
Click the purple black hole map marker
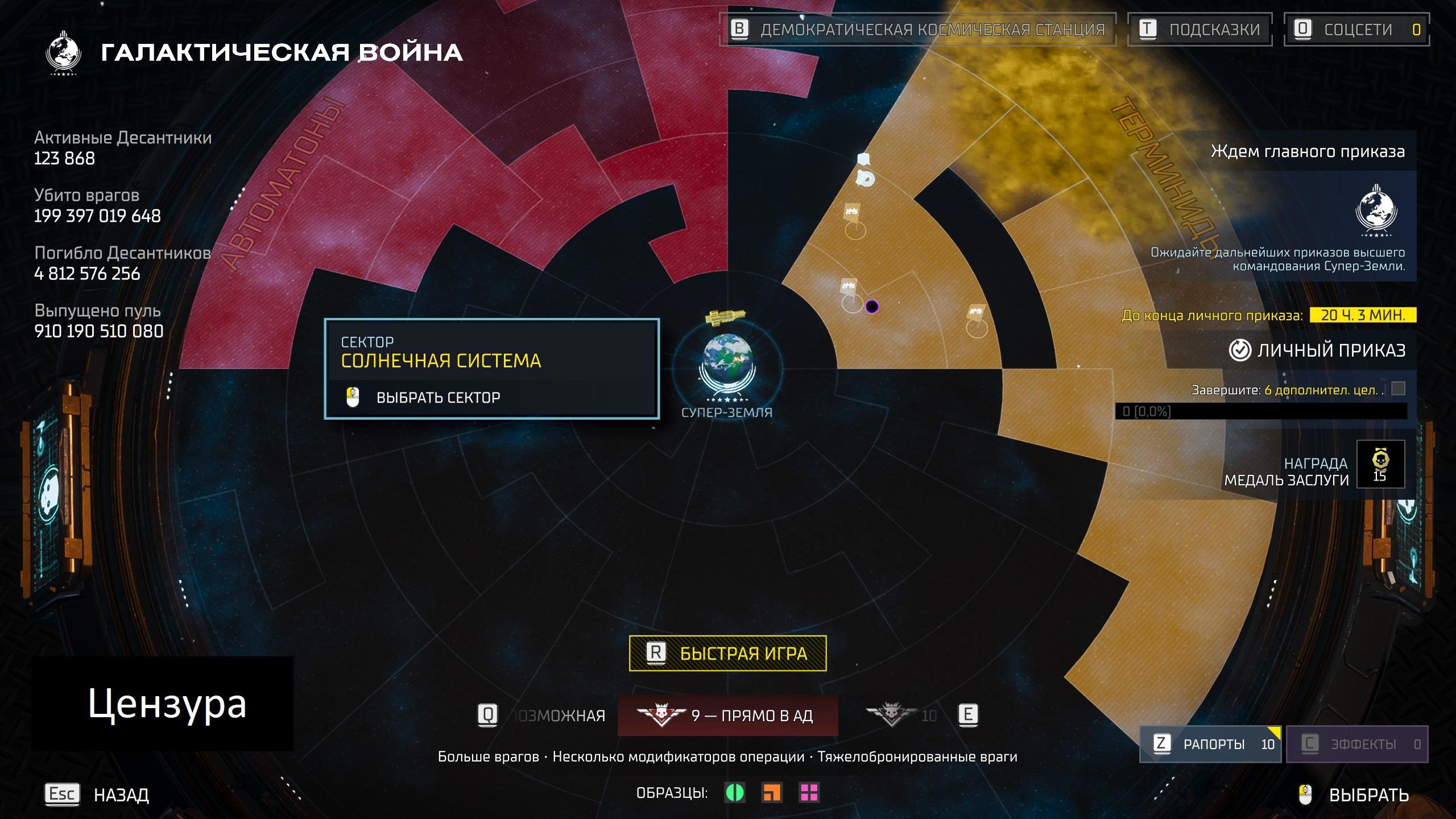tap(872, 307)
